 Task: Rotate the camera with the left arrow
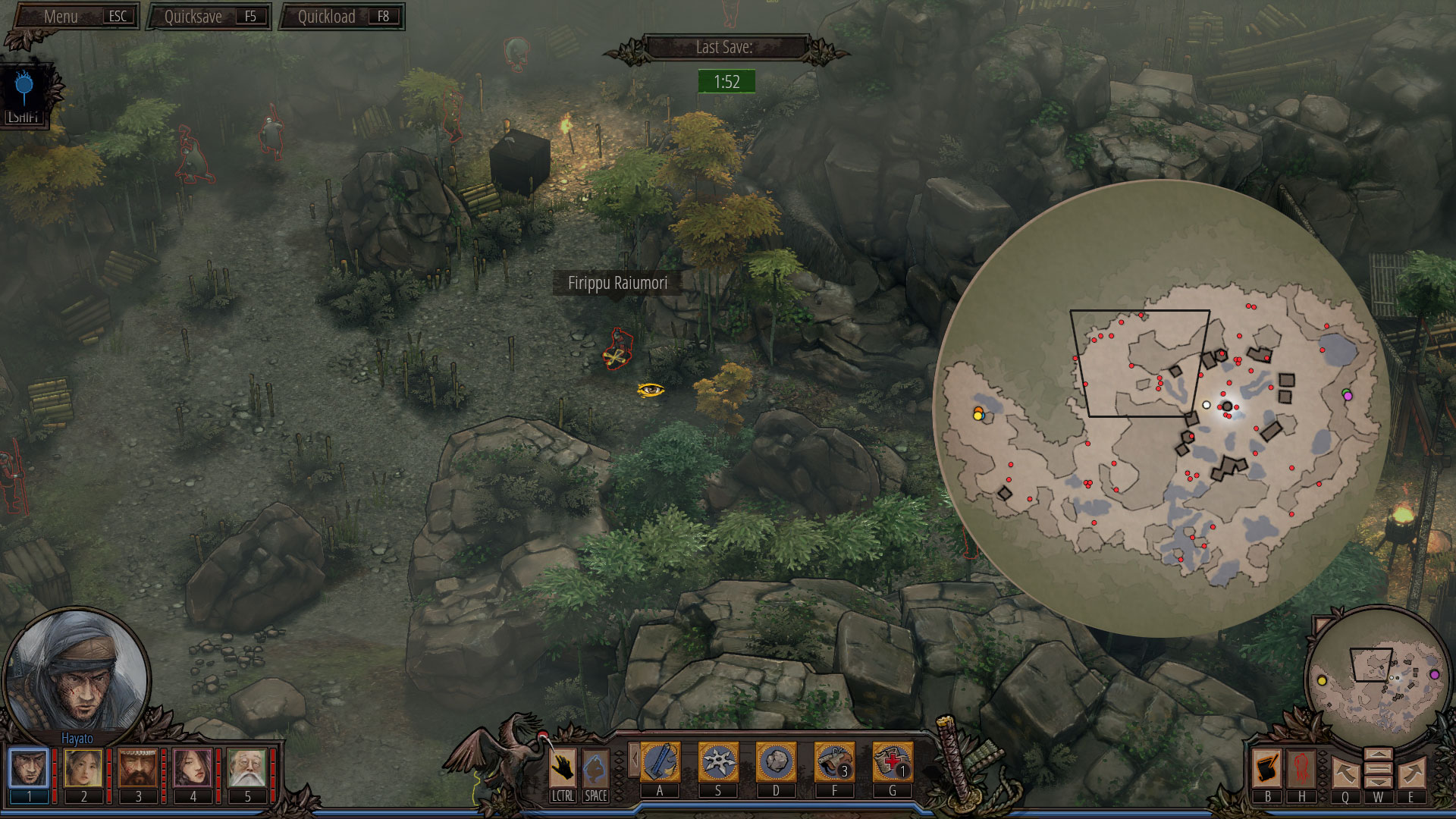click(x=1345, y=773)
